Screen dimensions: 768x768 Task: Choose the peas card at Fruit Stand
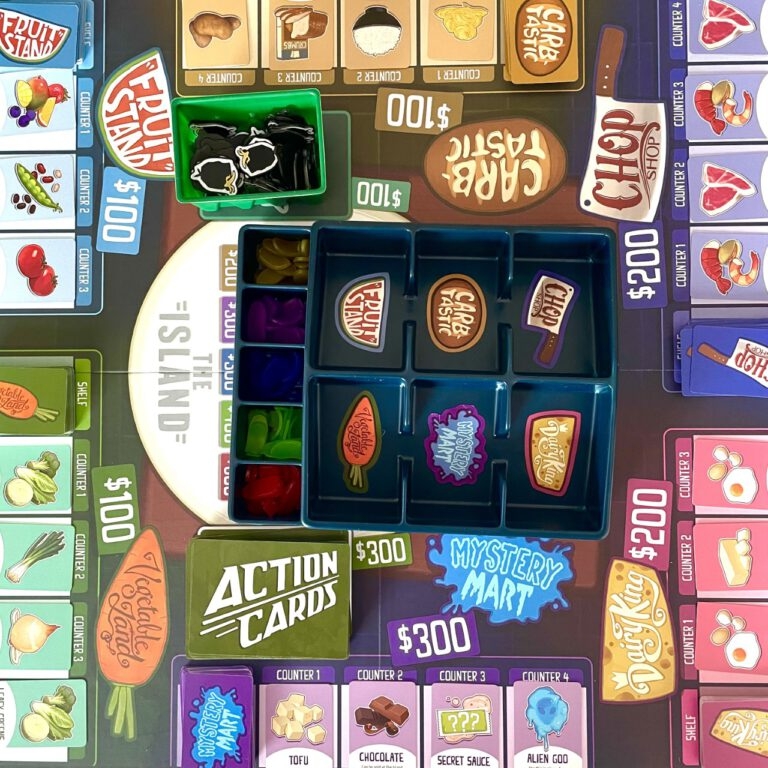coord(37,187)
